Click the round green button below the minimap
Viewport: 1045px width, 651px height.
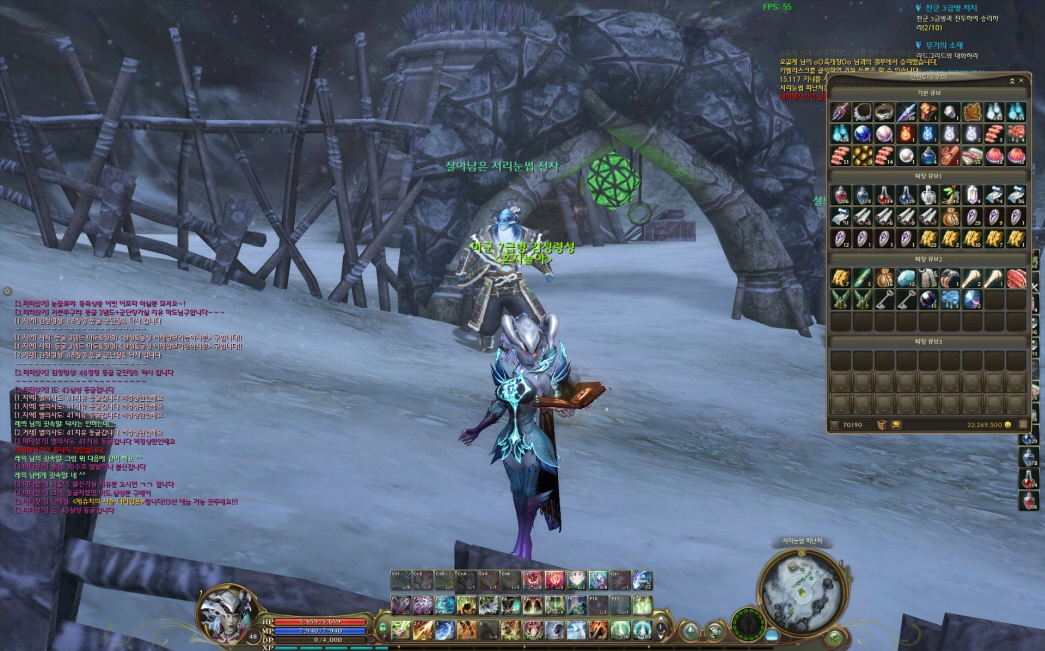[834, 636]
